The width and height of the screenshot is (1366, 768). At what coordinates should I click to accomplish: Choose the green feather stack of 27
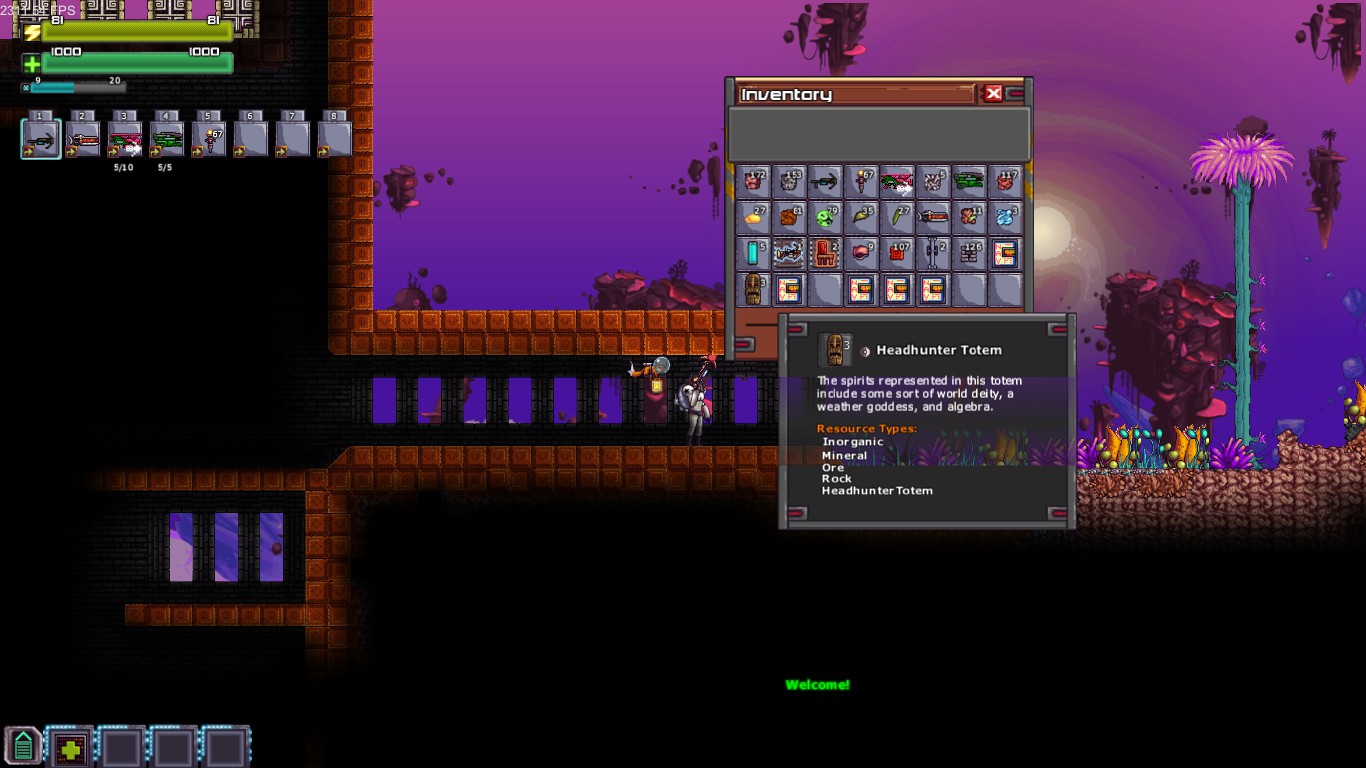pos(897,217)
